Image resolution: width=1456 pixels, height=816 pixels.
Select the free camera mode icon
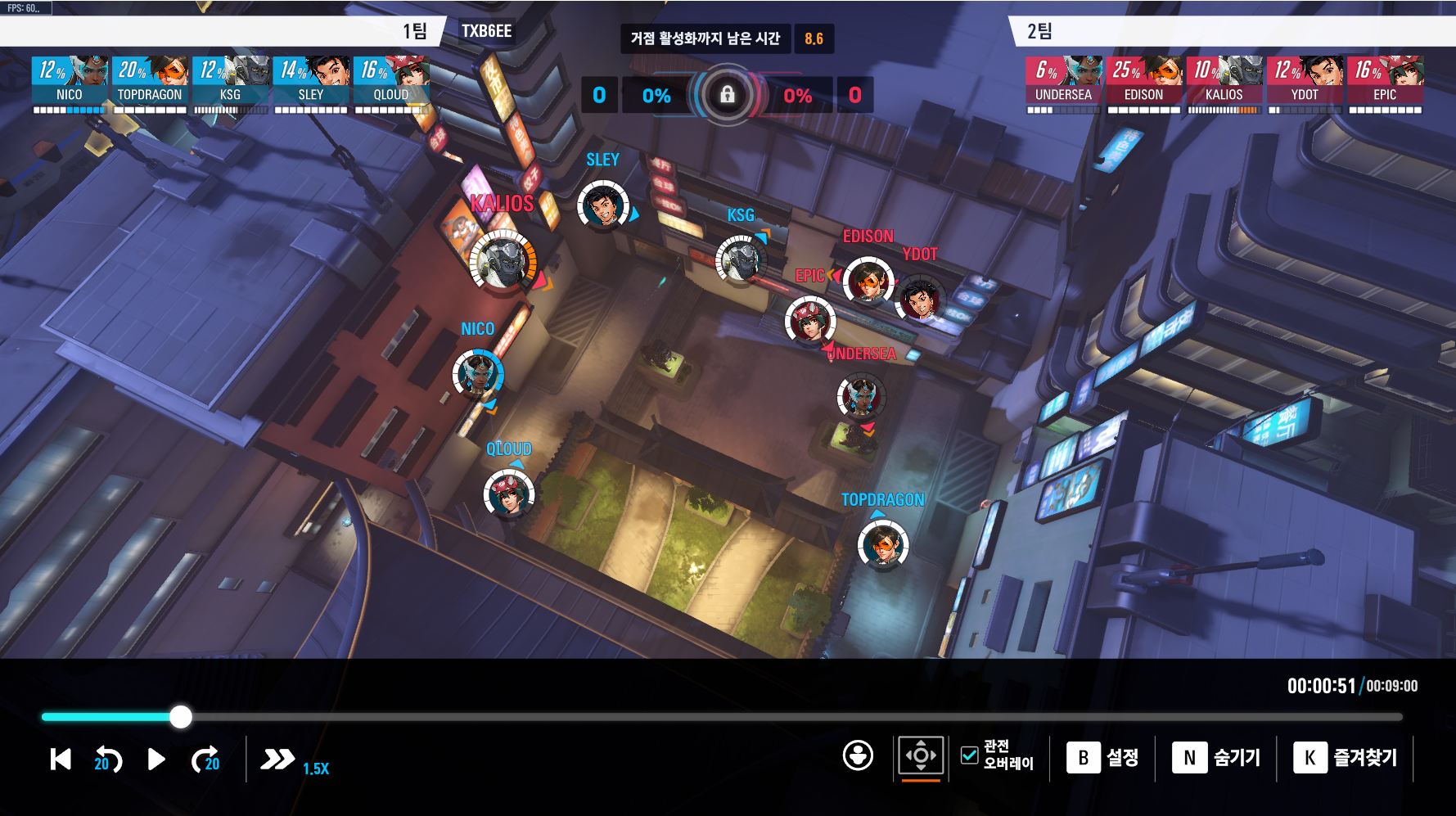click(x=921, y=755)
